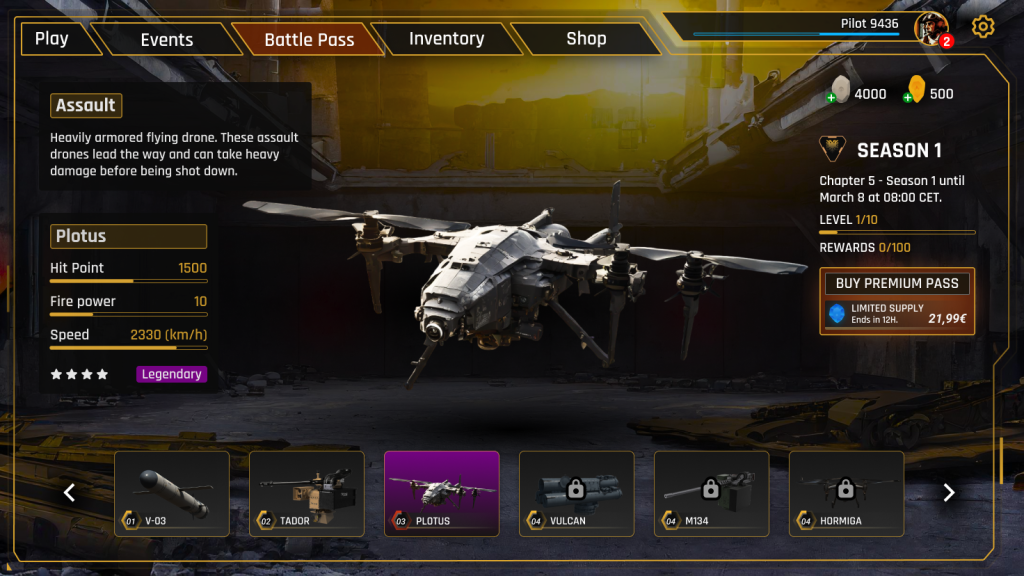
Task: Switch to the Play tab
Action: pyautogui.click(x=52, y=39)
